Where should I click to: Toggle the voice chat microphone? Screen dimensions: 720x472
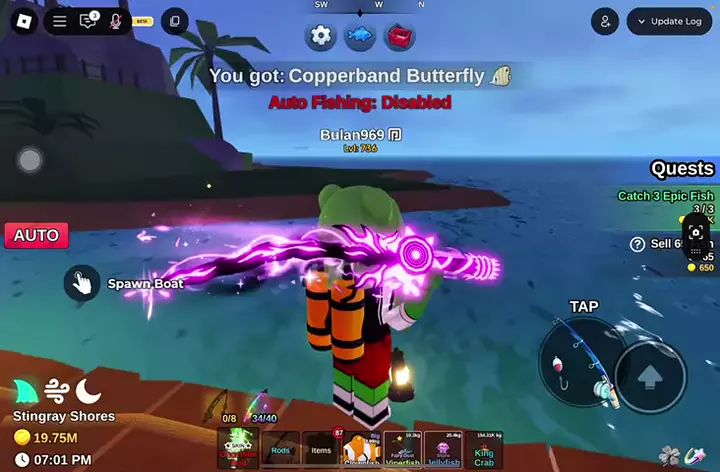click(x=116, y=21)
